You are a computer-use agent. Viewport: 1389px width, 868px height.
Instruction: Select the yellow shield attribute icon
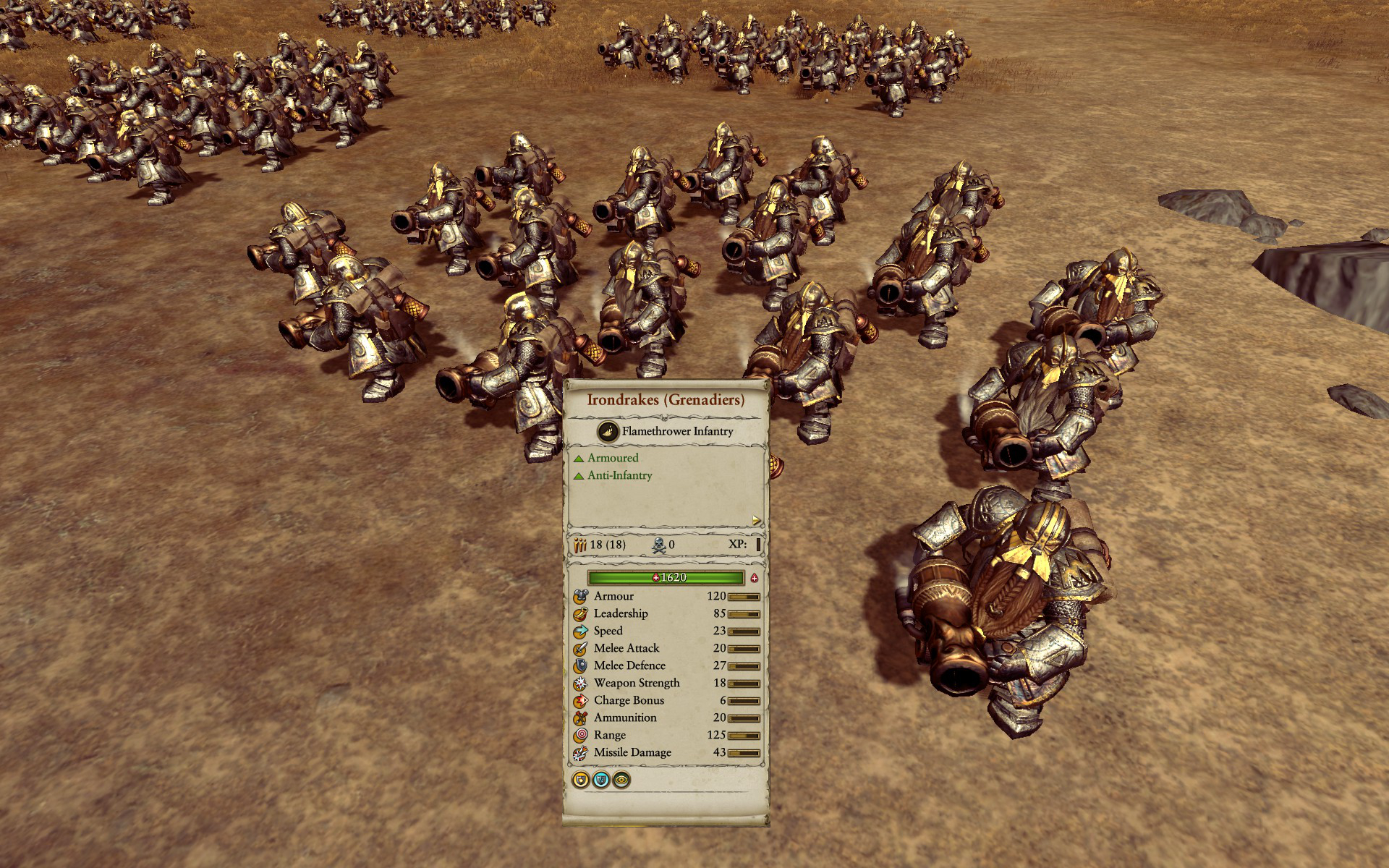[x=580, y=780]
